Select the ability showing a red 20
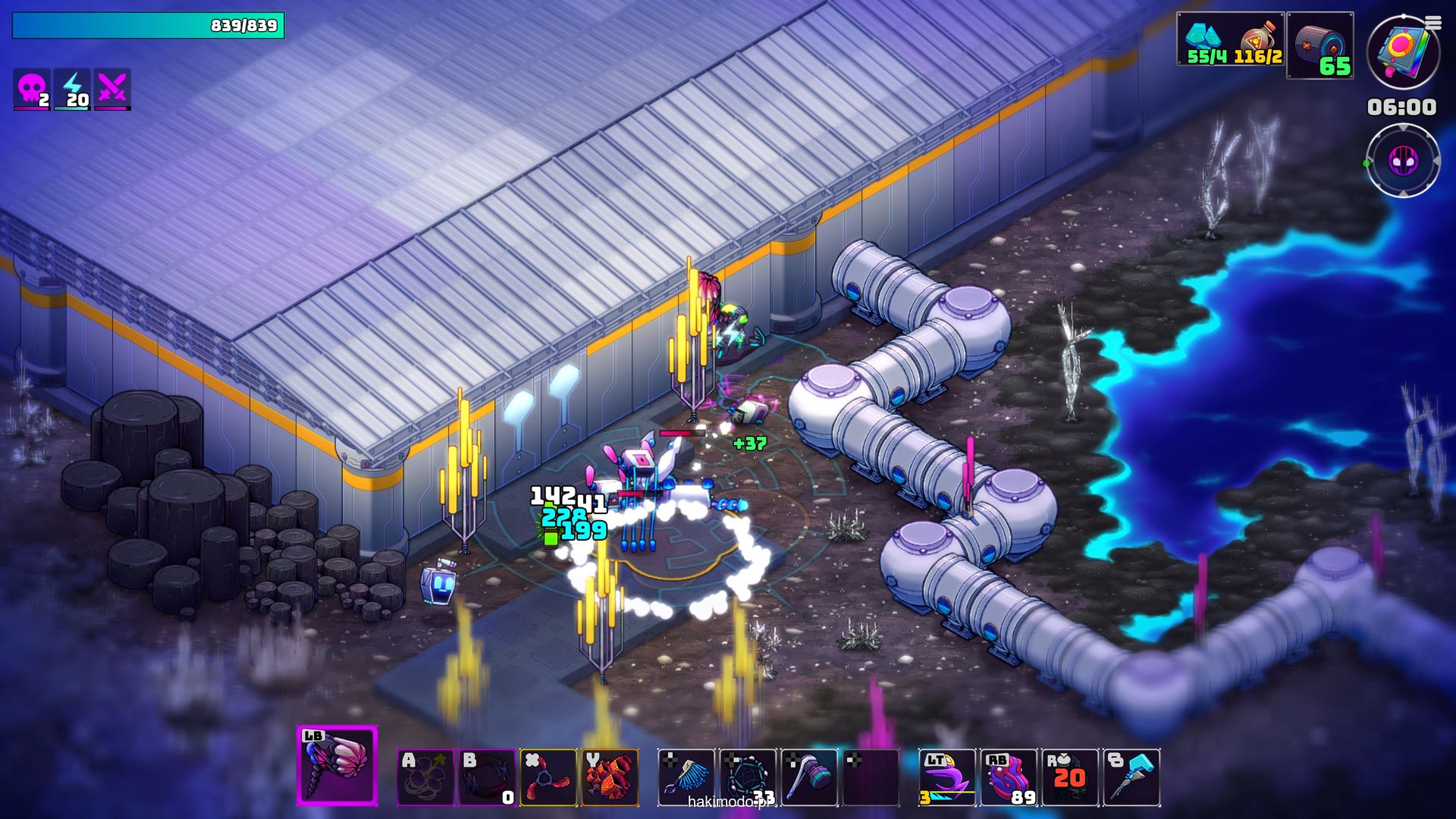The height and width of the screenshot is (819, 1456). coord(1070,777)
